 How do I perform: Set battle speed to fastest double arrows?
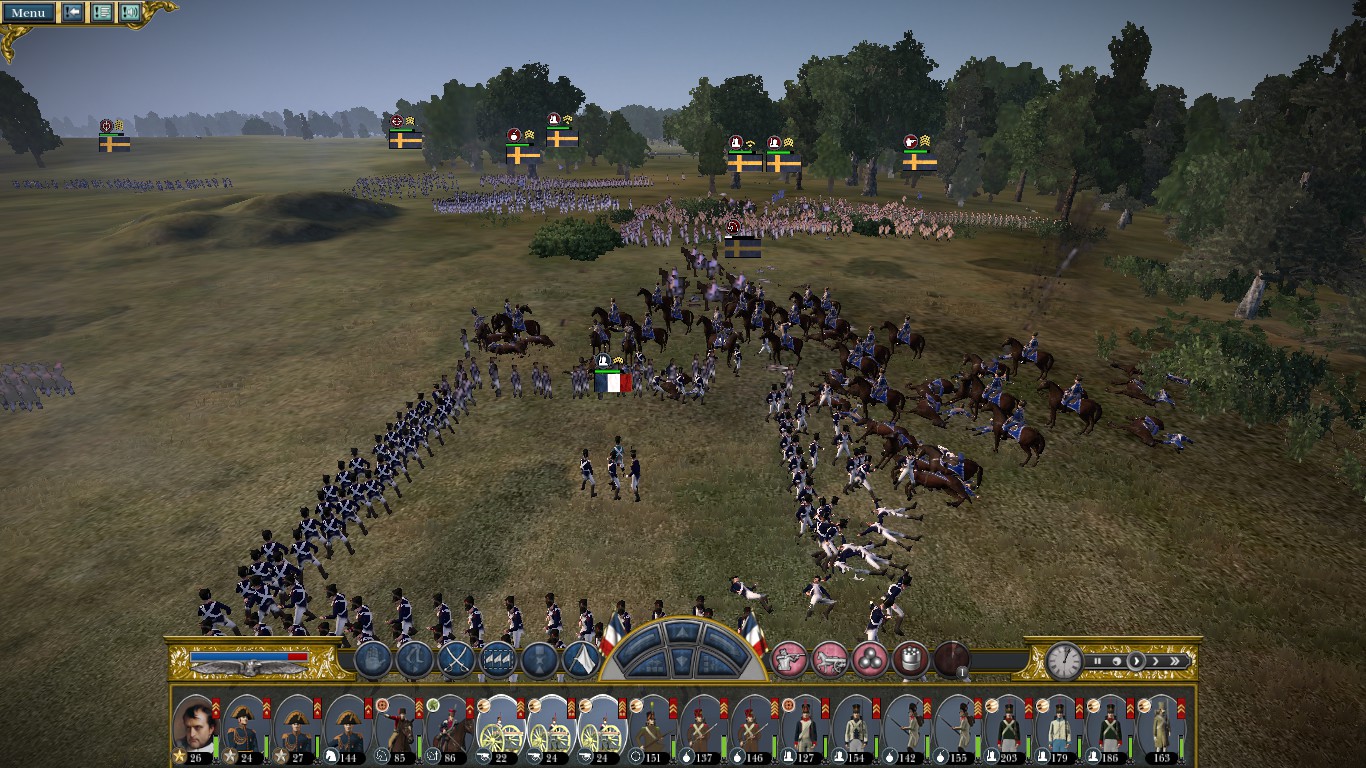click(1175, 661)
